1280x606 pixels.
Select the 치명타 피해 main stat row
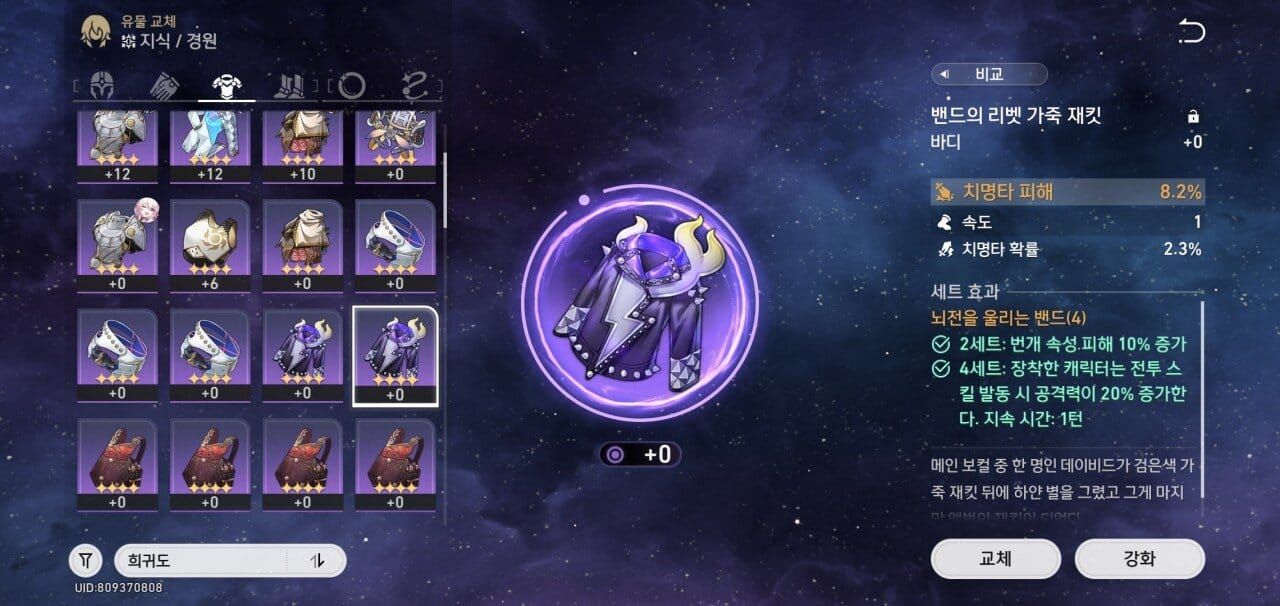click(1066, 192)
